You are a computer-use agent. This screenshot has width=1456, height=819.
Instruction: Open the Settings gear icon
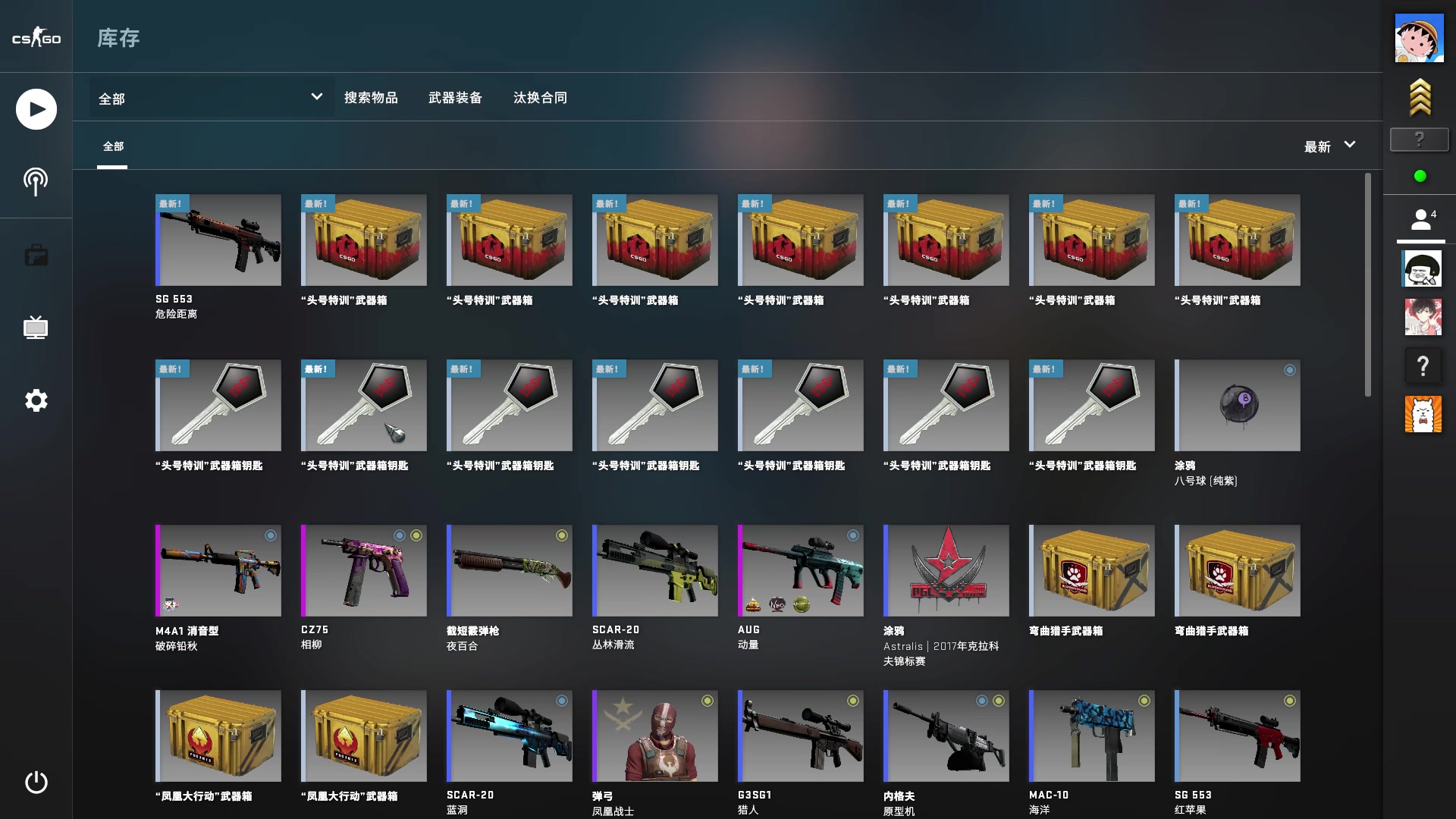pos(35,400)
